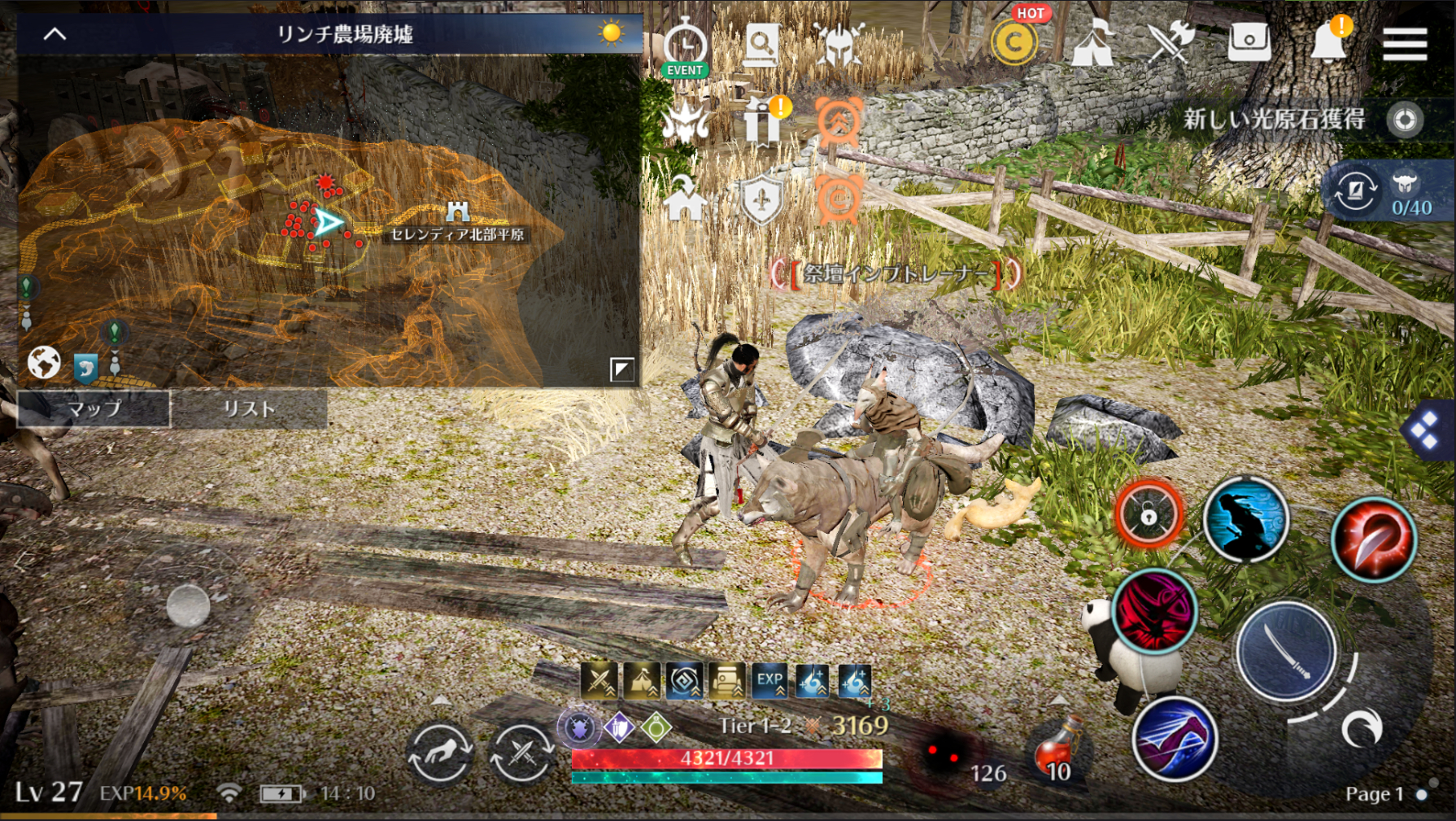Open the gift box with notification badge
The height and width of the screenshot is (821, 1456).
pos(763,122)
